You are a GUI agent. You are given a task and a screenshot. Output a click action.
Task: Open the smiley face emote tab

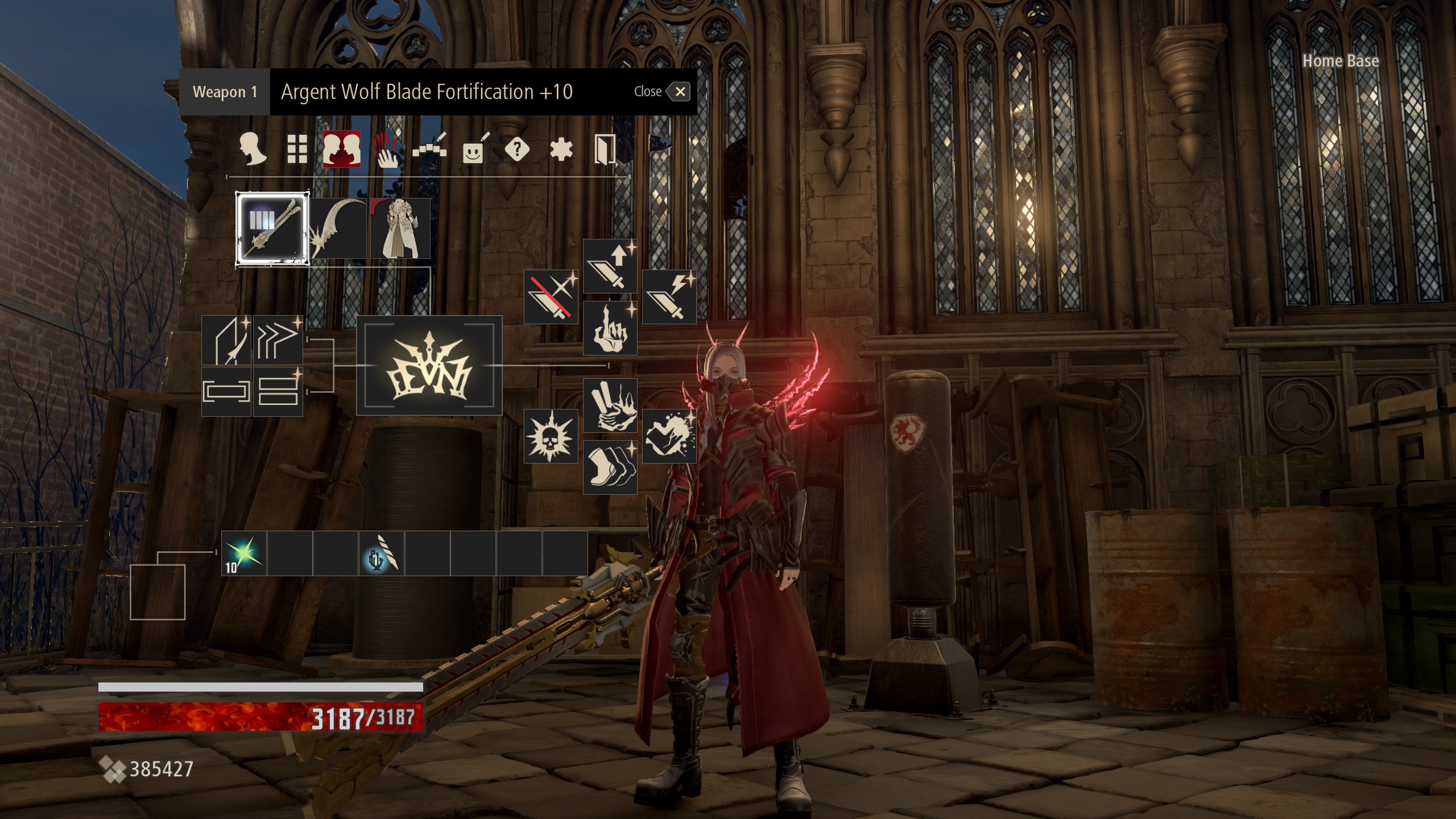pos(474,151)
